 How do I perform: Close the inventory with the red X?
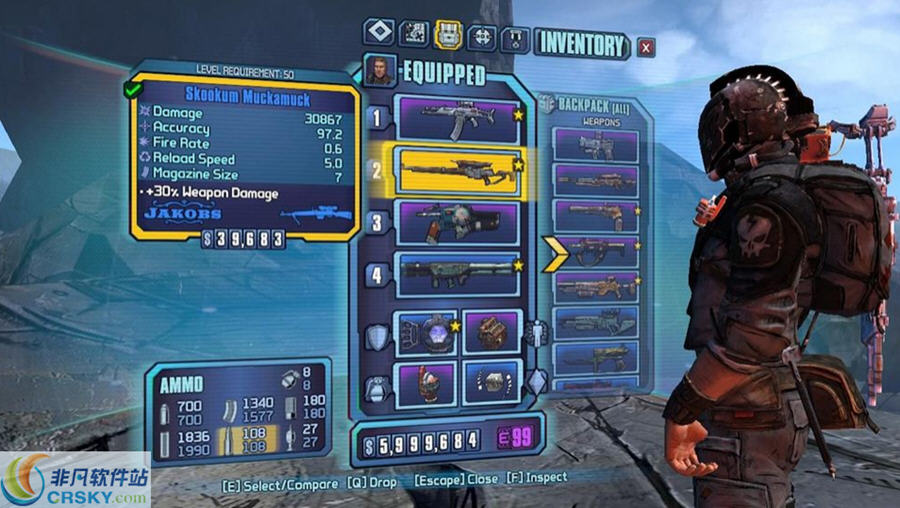coord(646,46)
